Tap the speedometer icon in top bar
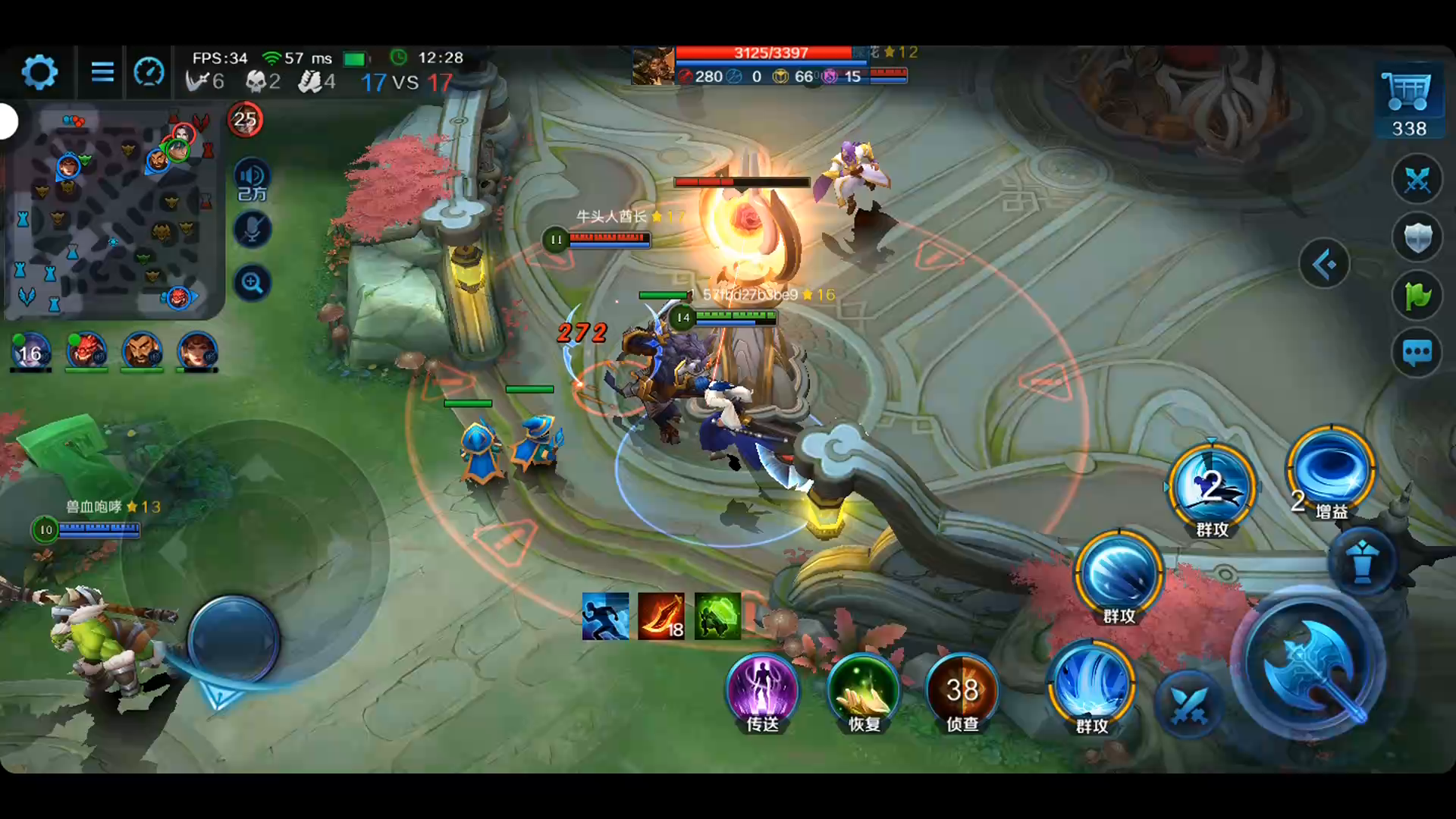The height and width of the screenshot is (819, 1456). [149, 73]
